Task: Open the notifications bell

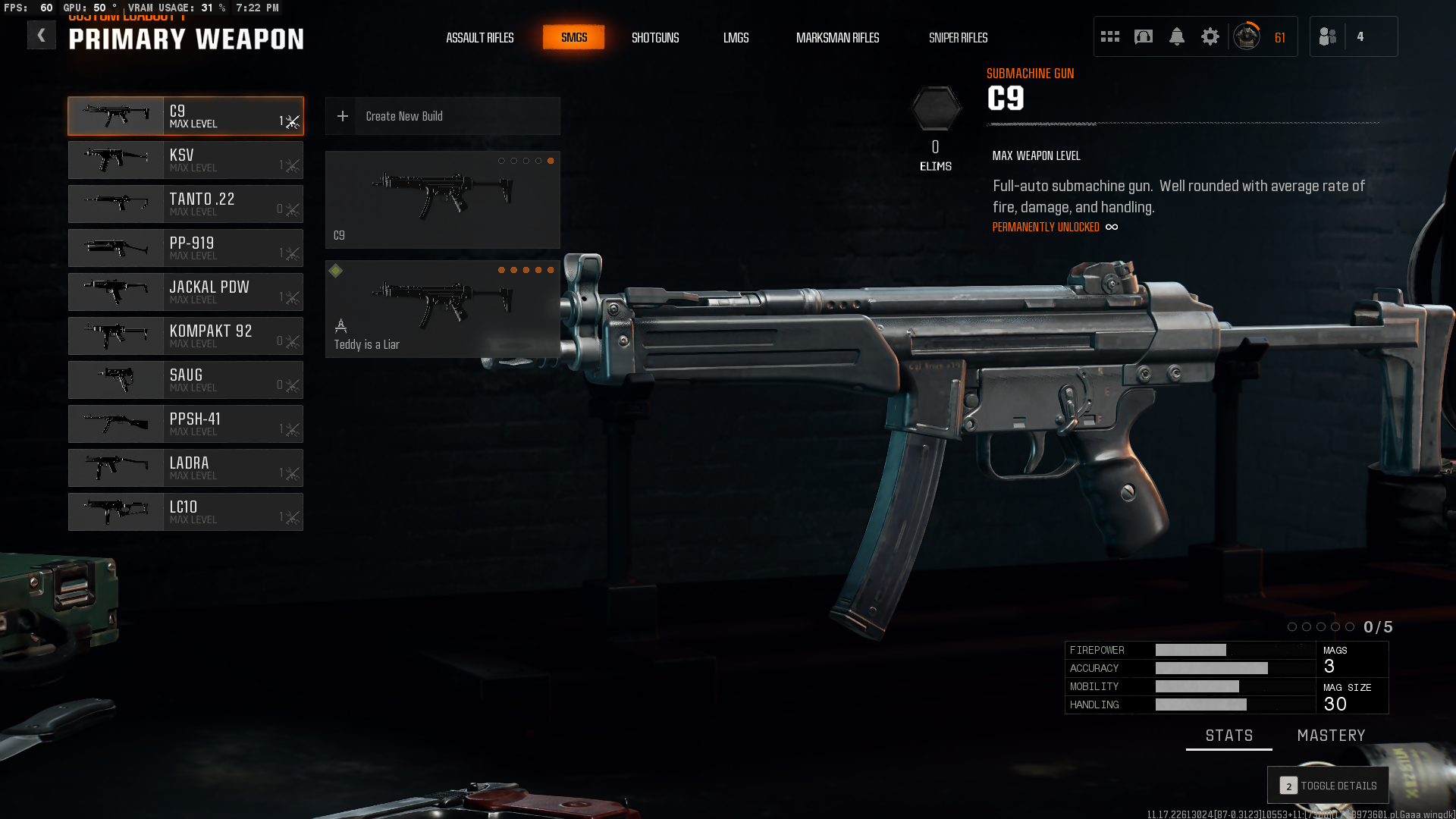Action: point(1176,36)
